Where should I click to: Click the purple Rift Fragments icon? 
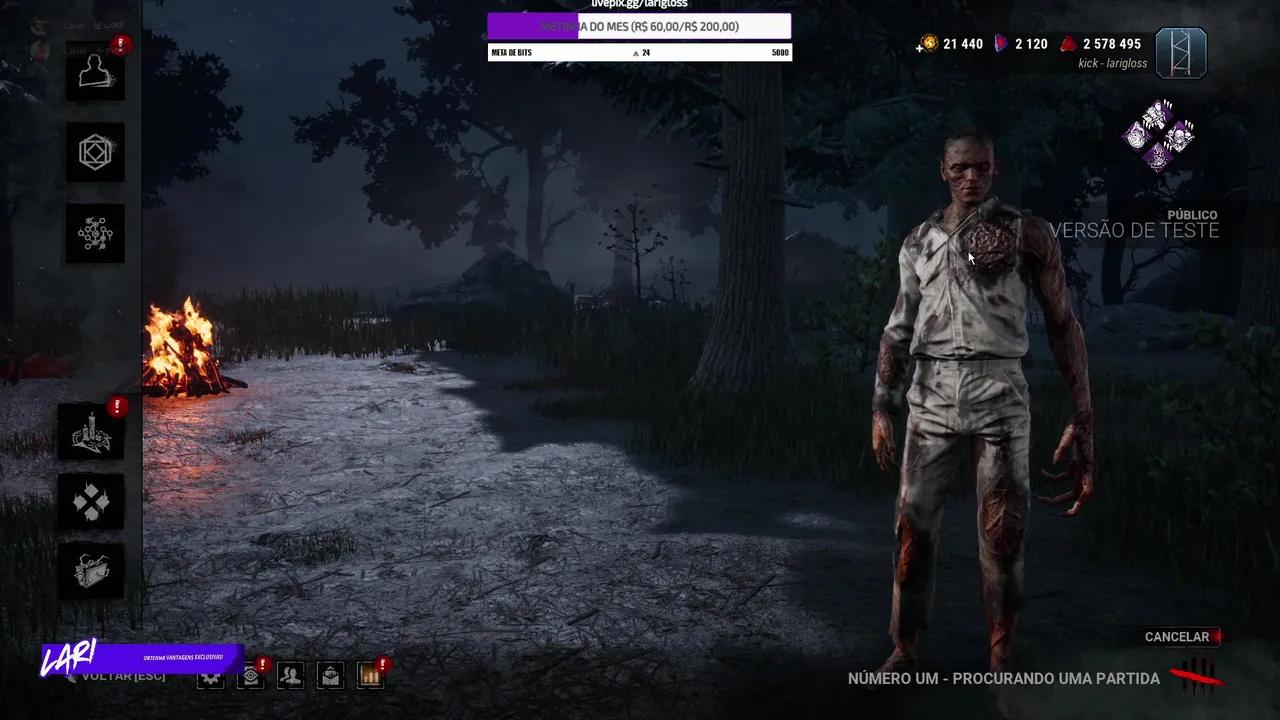[x=999, y=43]
